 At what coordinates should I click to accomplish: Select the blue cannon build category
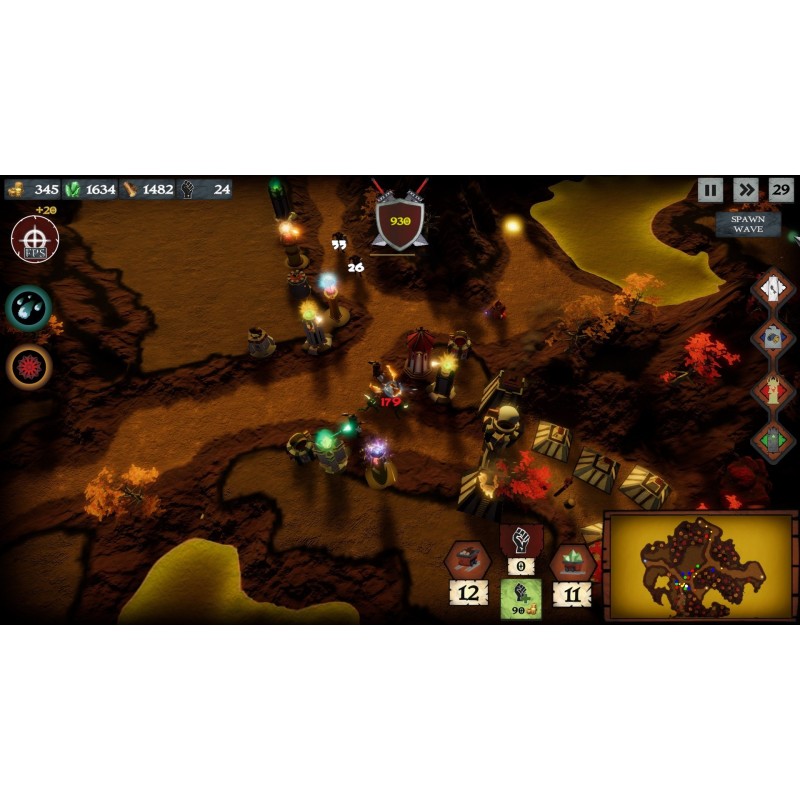coord(773,339)
